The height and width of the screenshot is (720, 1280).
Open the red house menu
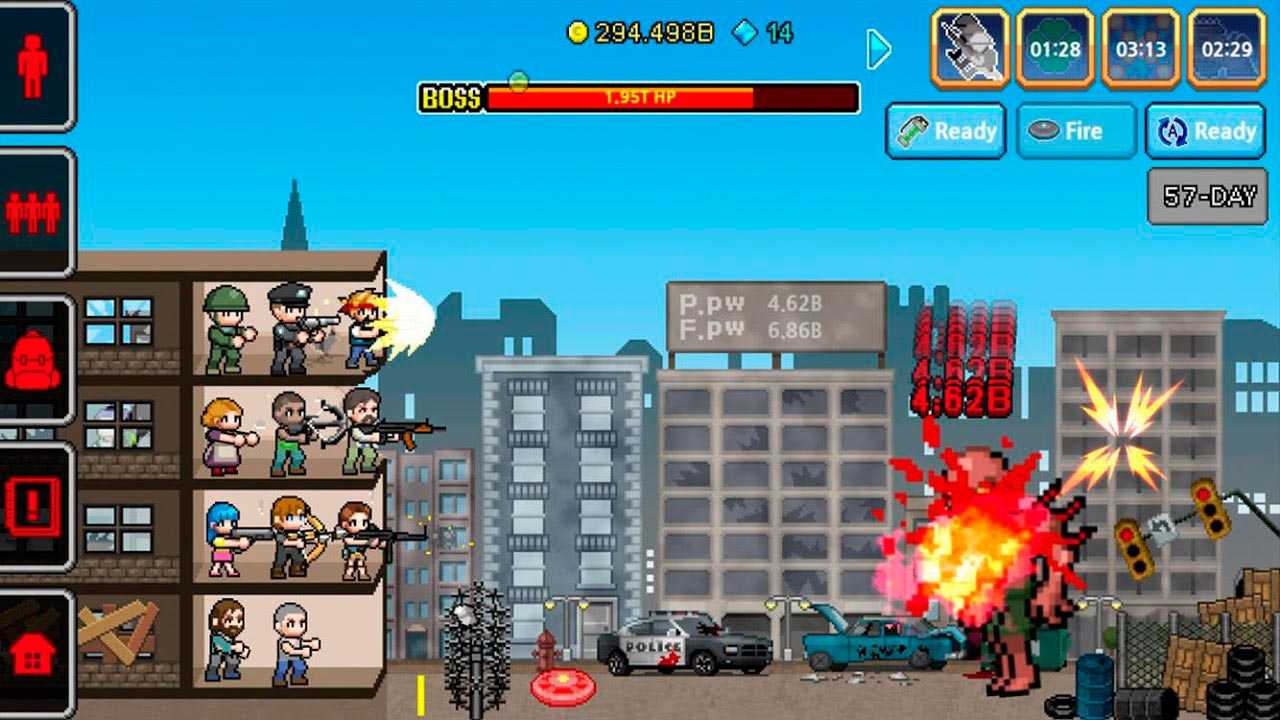[x=33, y=652]
